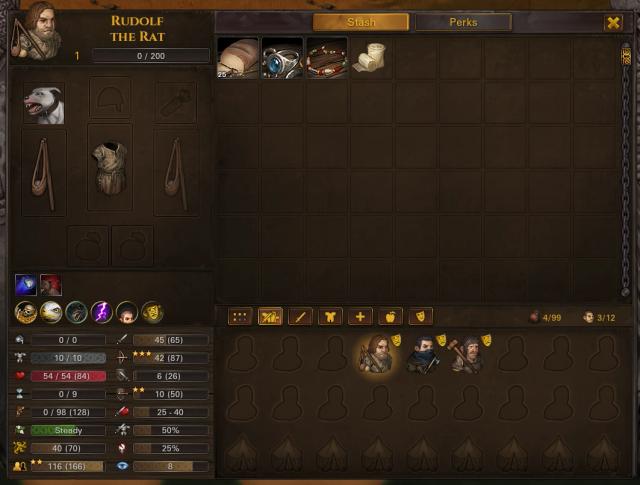640x485 pixels.
Task: Select the bread item in stash
Action: coord(238,58)
